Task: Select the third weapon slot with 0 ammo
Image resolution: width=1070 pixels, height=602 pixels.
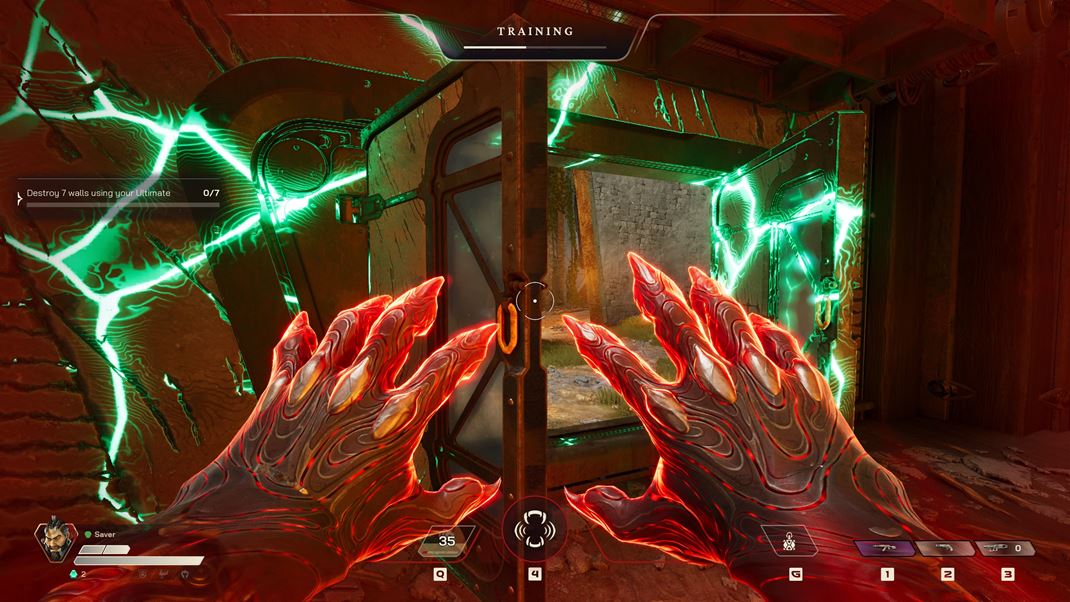Action: (x=1005, y=548)
